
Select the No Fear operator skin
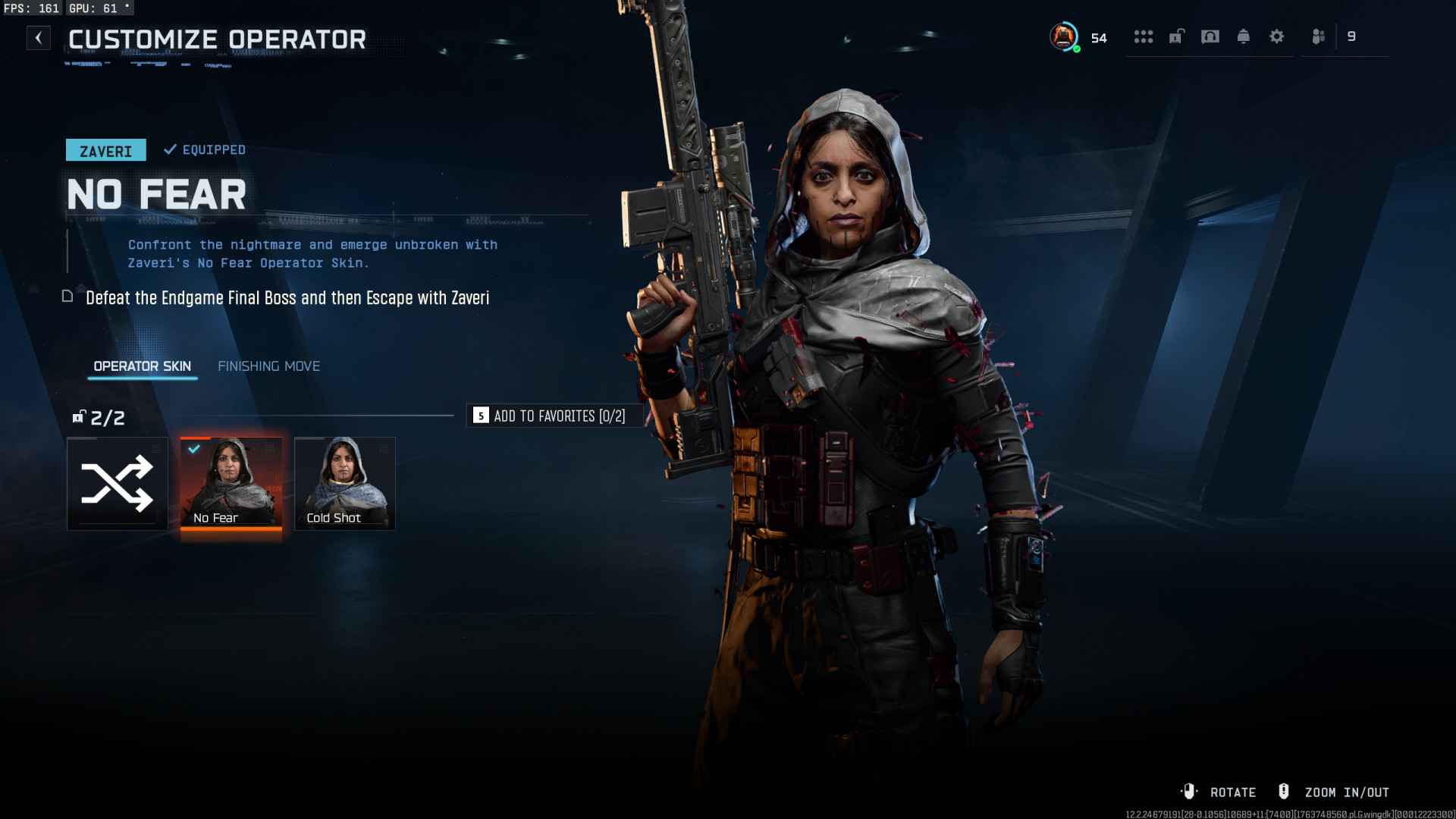[231, 484]
